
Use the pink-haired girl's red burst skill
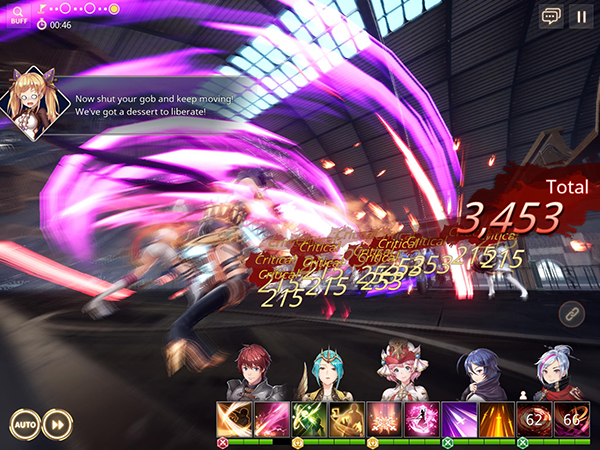coord(383,418)
